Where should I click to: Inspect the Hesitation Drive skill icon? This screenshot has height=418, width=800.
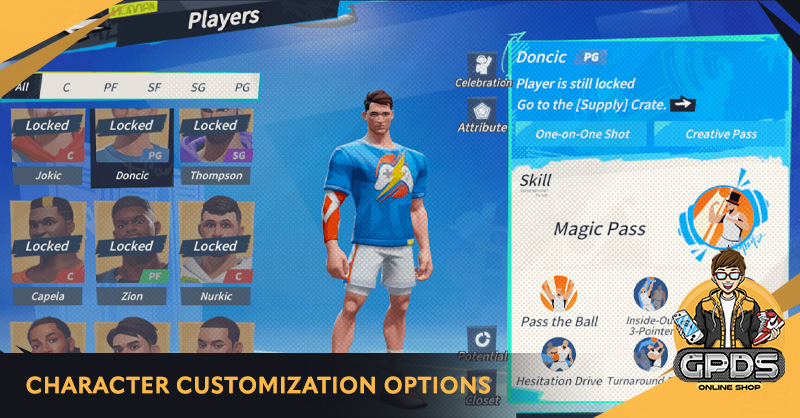tap(559, 355)
